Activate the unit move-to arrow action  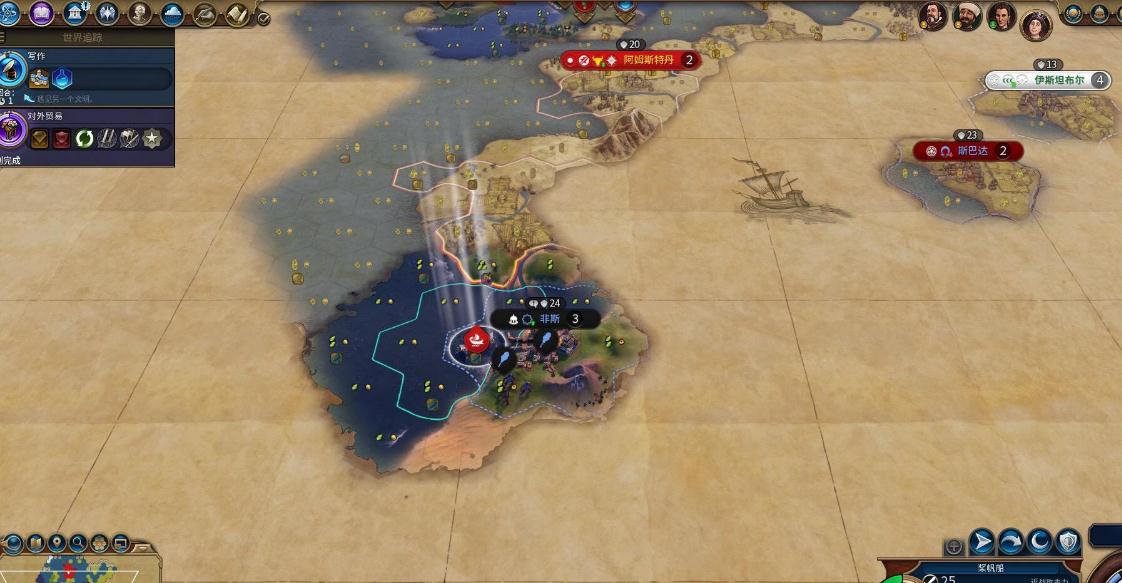pos(983,541)
